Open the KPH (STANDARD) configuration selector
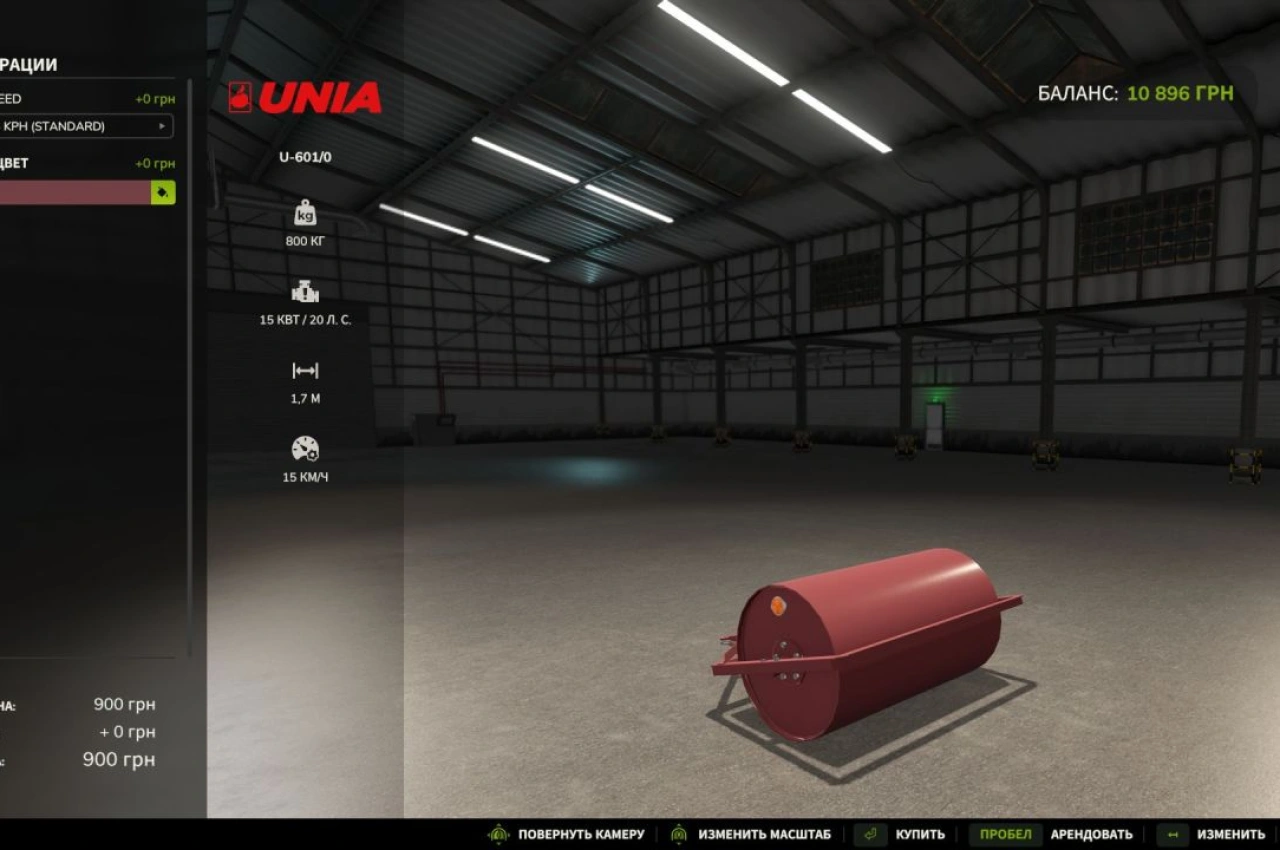Viewport: 1280px width, 850px height. point(85,126)
